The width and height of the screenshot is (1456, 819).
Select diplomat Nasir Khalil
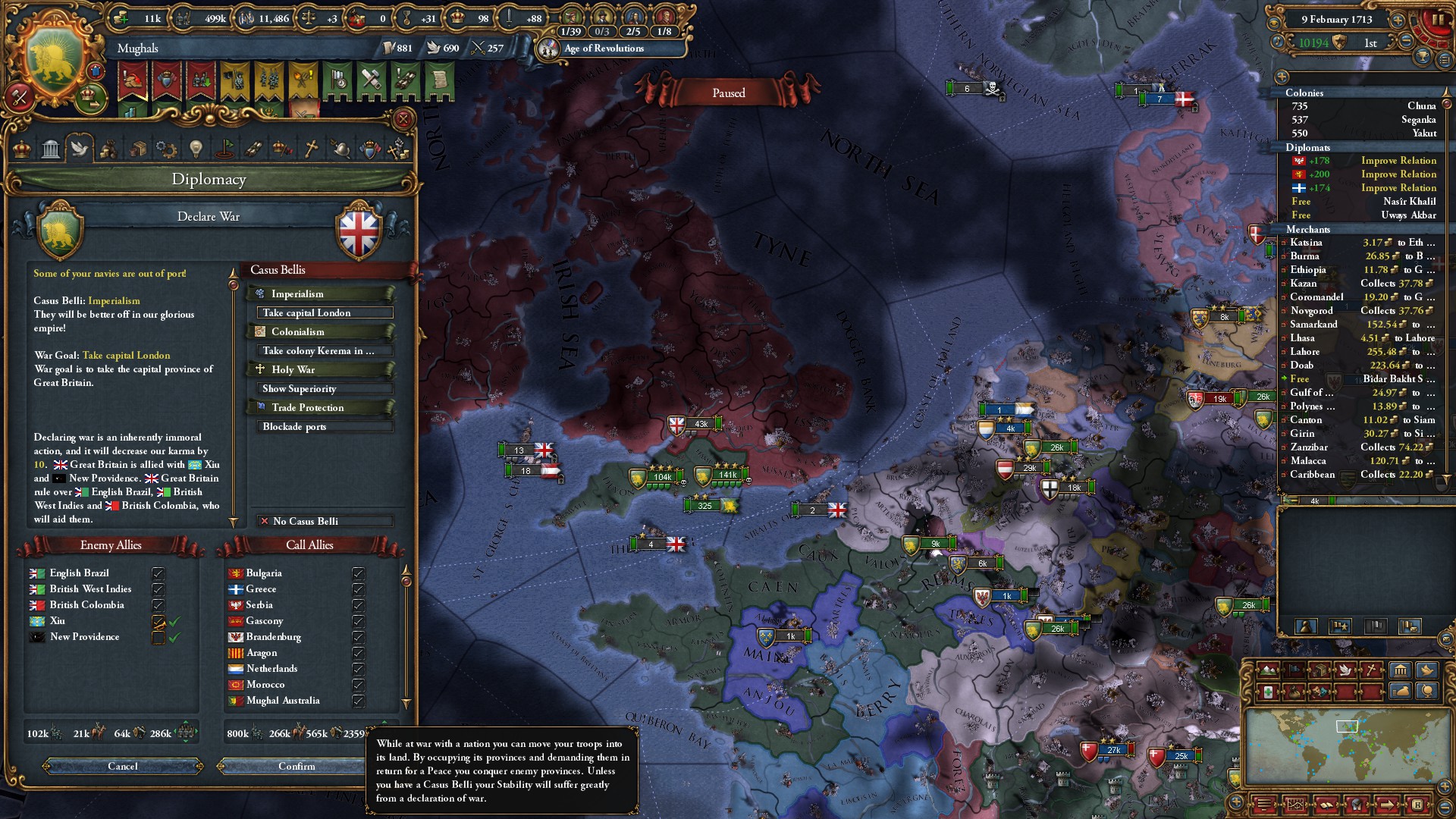coord(1361,202)
